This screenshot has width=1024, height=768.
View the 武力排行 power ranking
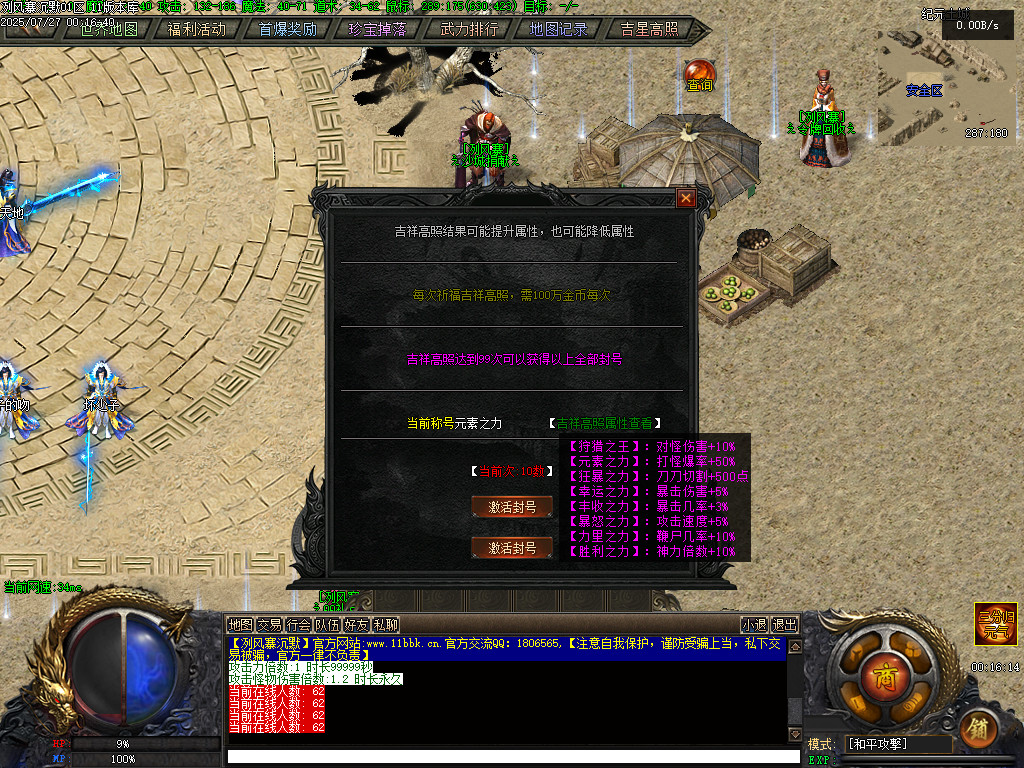coord(468,29)
